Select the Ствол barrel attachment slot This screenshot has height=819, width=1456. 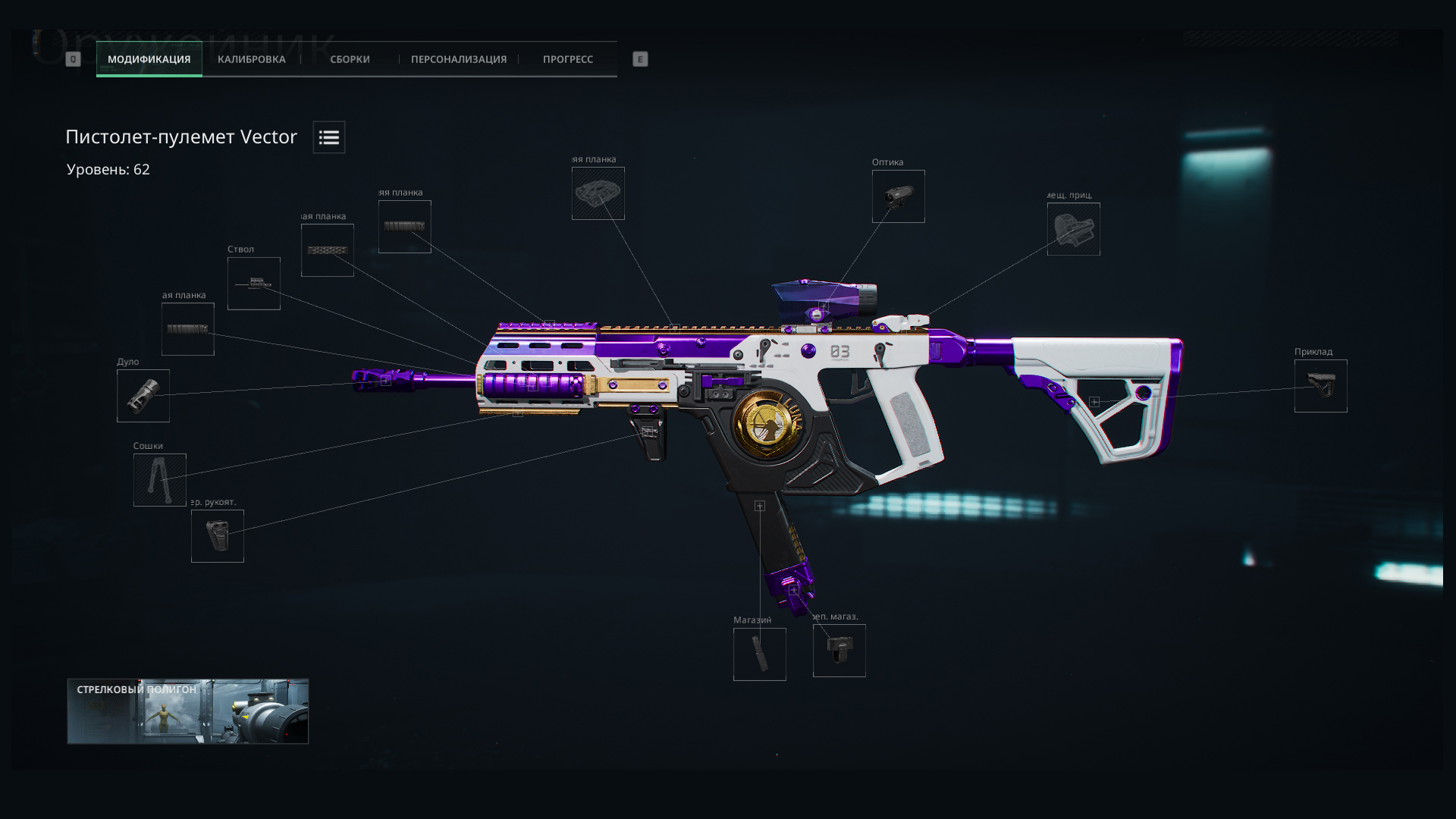click(x=254, y=284)
